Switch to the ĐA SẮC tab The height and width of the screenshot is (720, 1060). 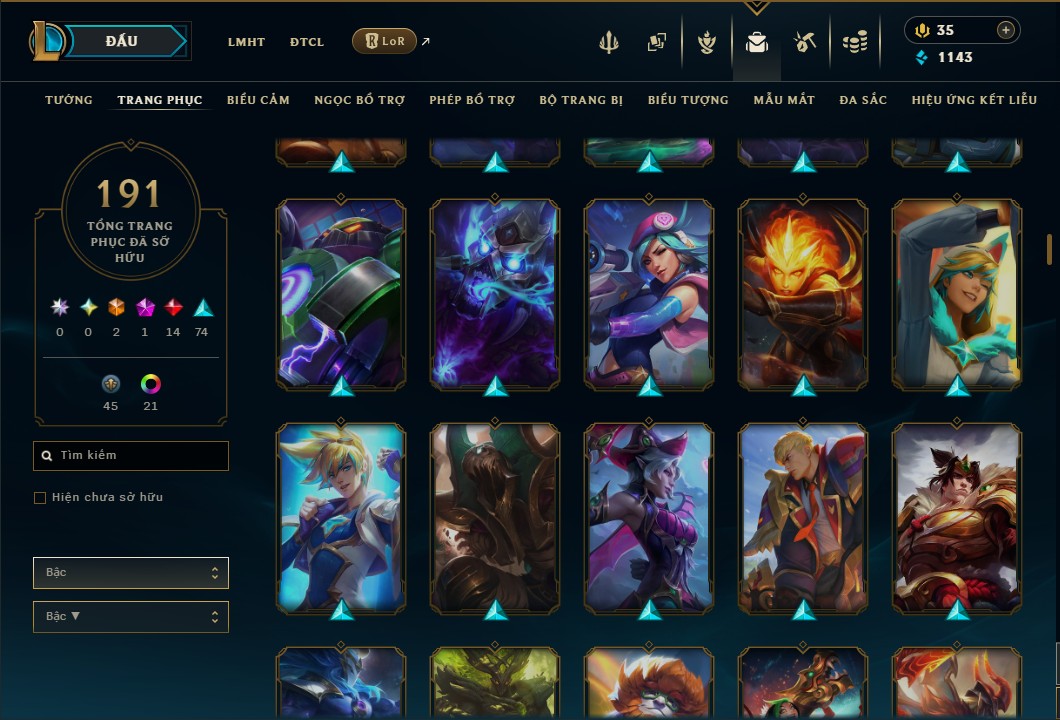[863, 100]
